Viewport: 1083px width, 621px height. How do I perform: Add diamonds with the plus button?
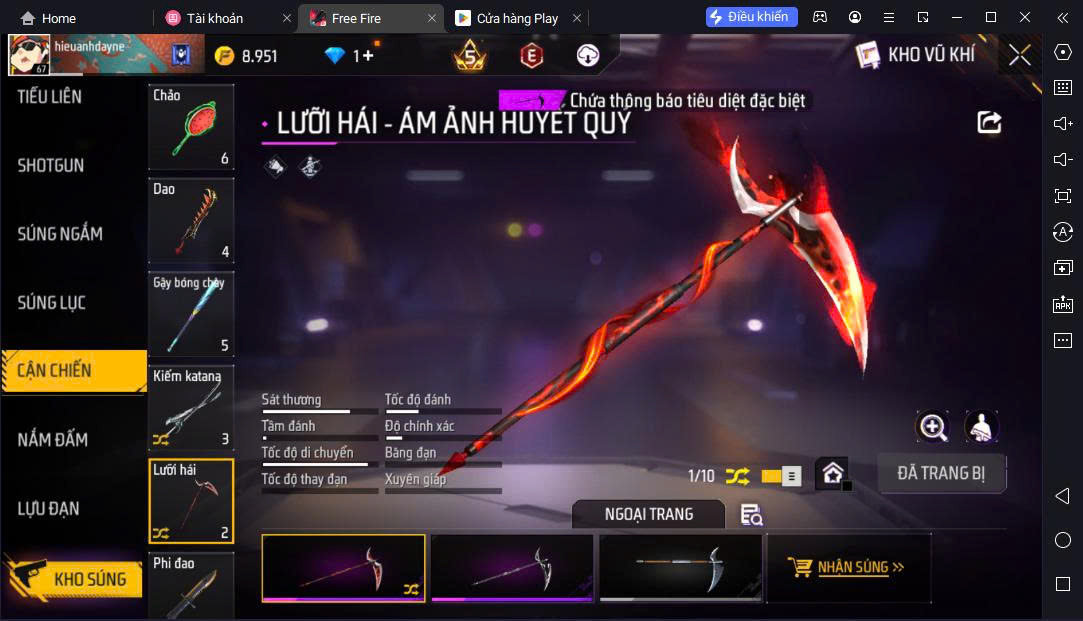[368, 56]
